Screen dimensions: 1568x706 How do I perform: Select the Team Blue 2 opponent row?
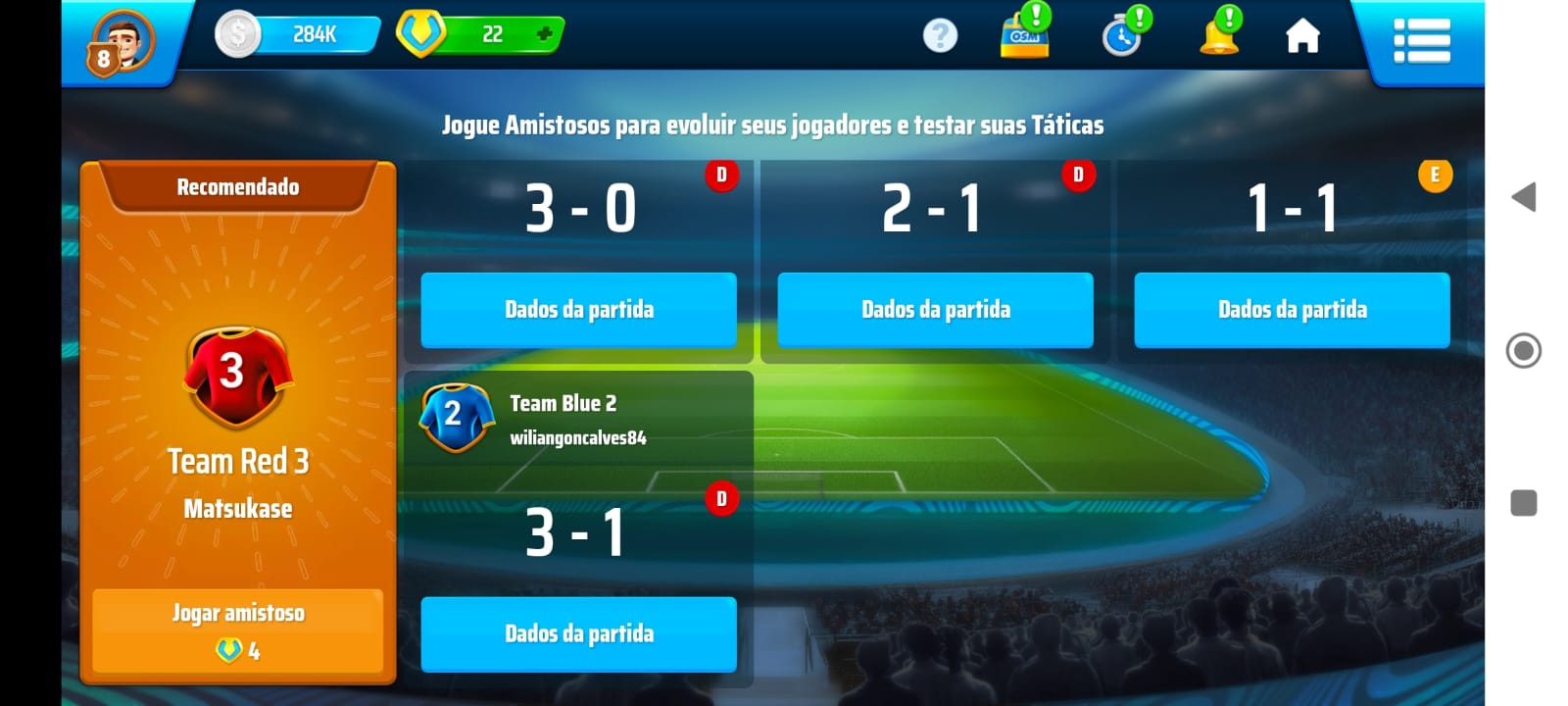click(578, 419)
